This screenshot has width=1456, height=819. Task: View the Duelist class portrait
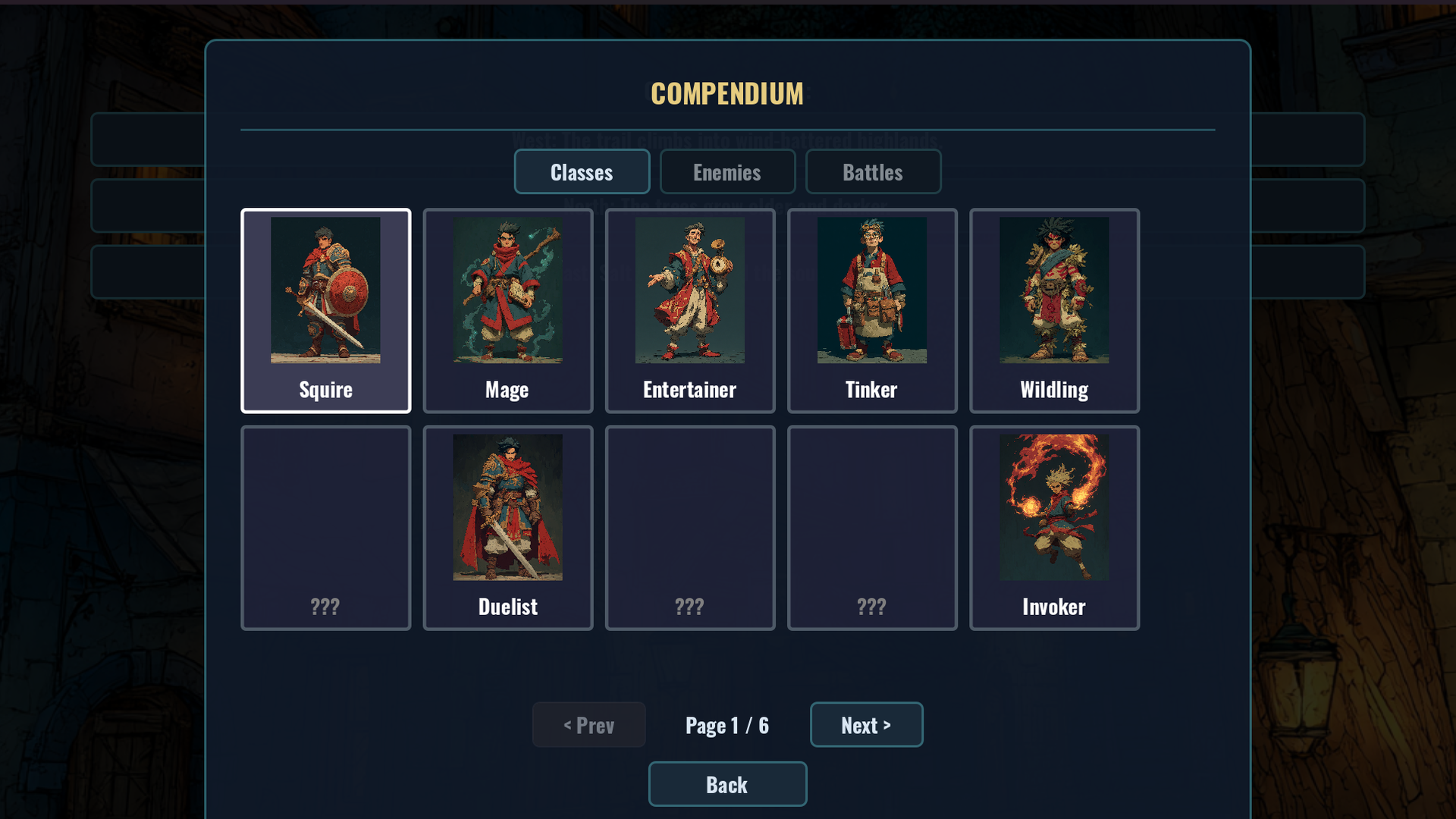click(x=507, y=507)
